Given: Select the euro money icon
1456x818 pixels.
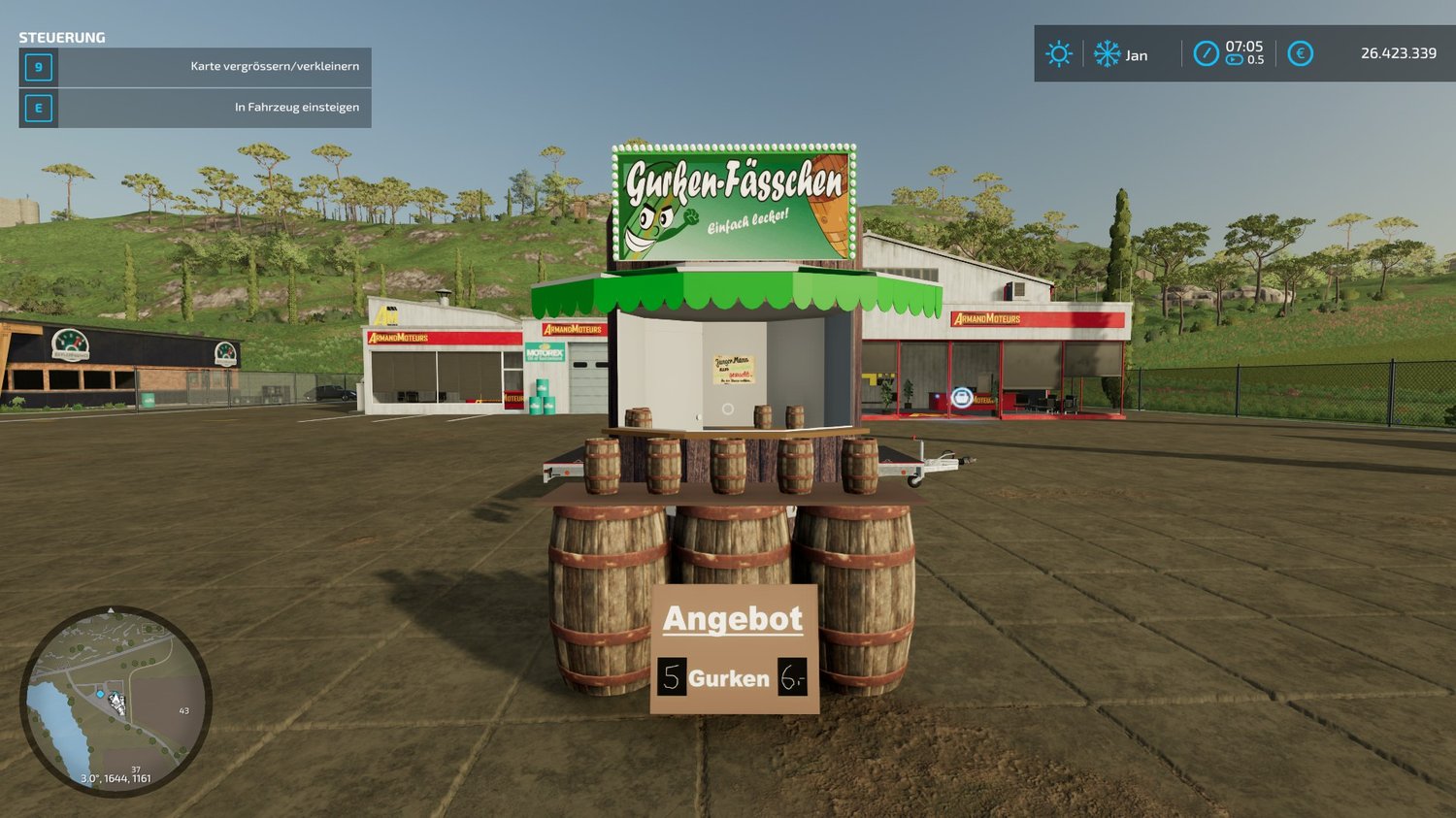Looking at the screenshot, I should coord(1300,53).
